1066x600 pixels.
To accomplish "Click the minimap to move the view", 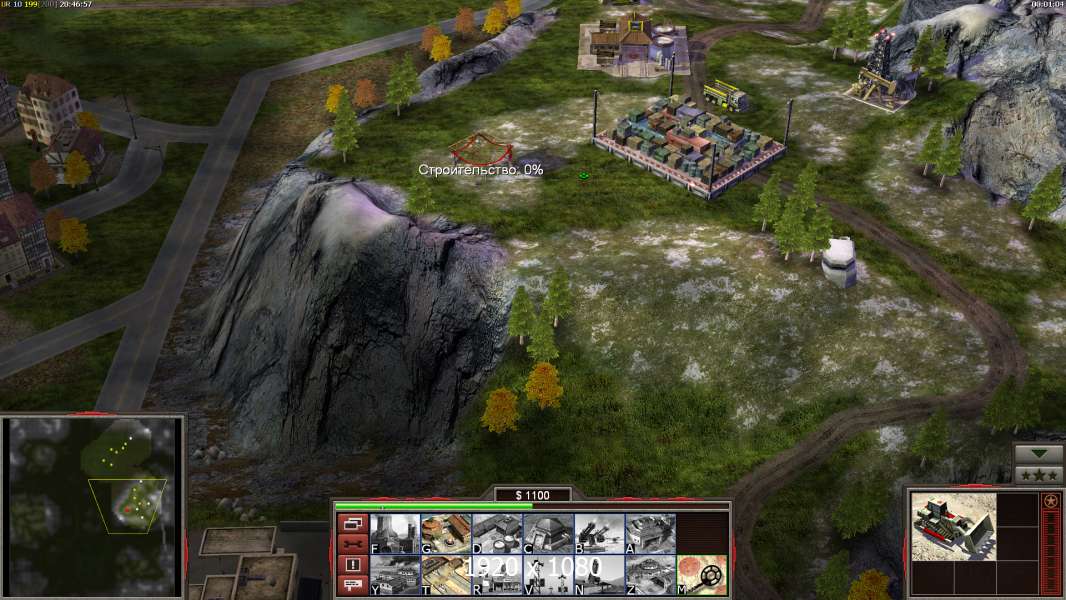I will point(94,507).
